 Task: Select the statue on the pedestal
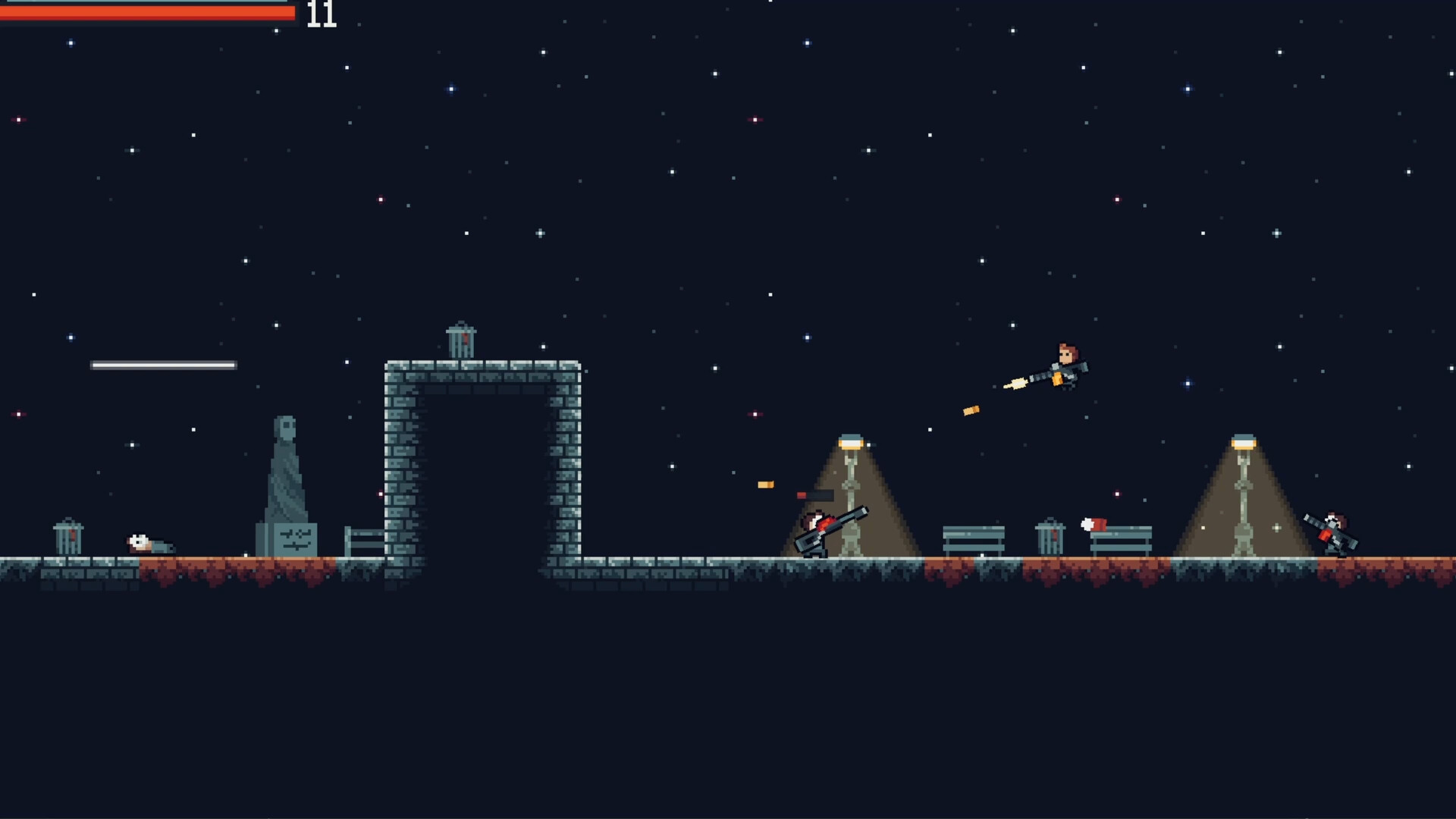click(288, 463)
